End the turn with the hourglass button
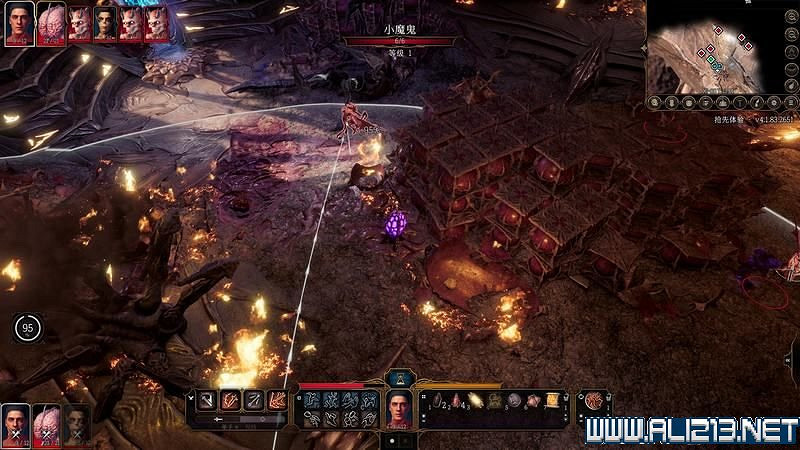 click(x=400, y=378)
